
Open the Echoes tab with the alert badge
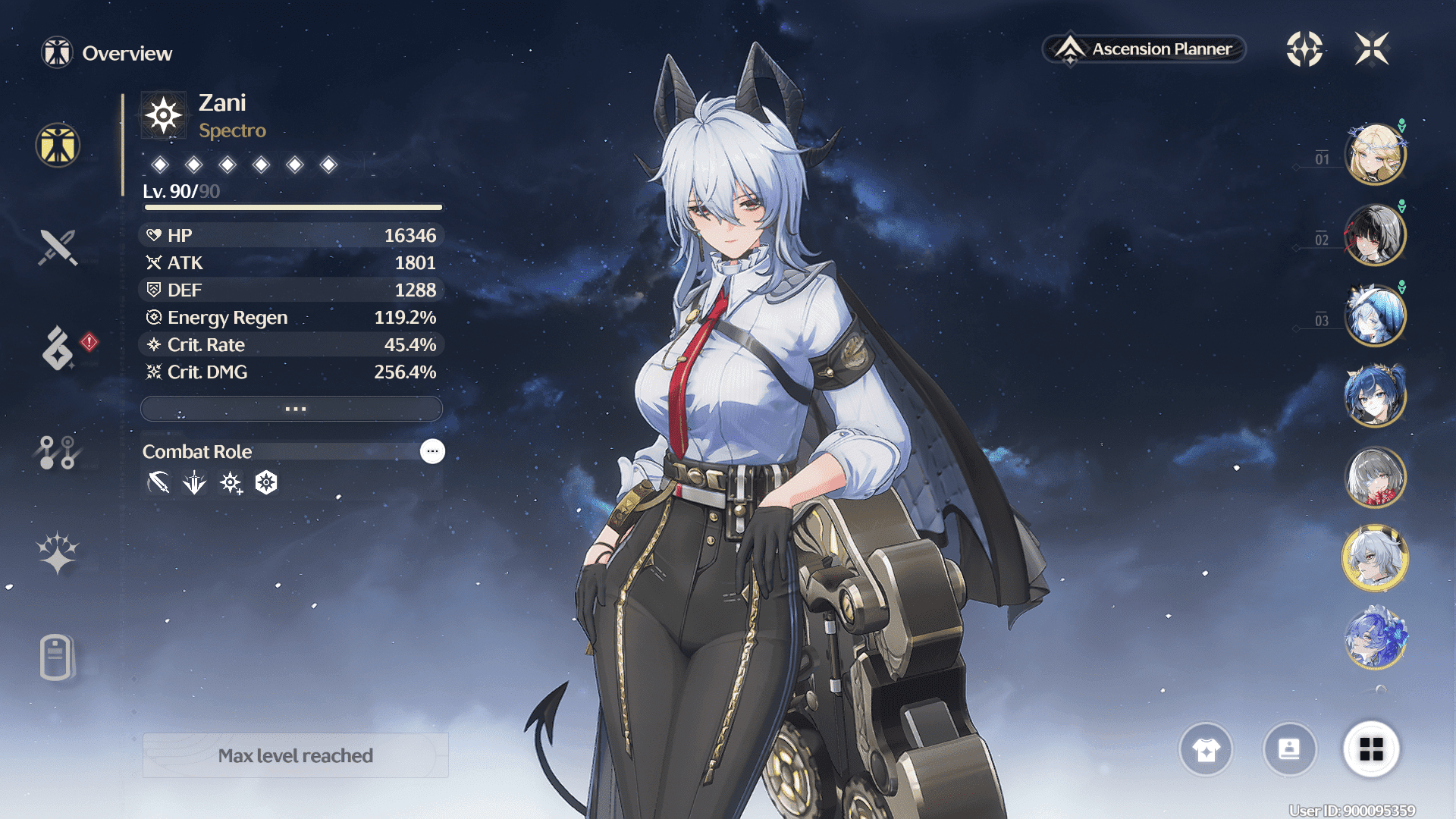58,348
